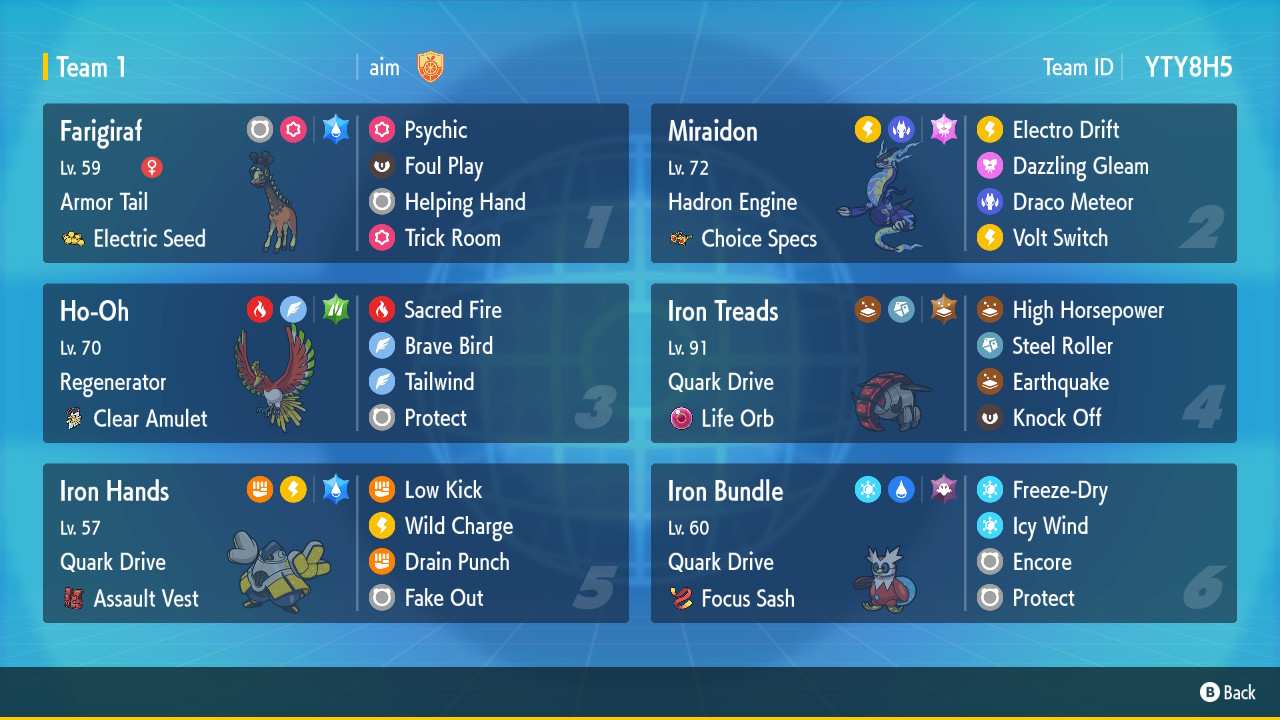The height and width of the screenshot is (720, 1280).
Task: Pick the Iron Hands team card
Action: (x=335, y=543)
